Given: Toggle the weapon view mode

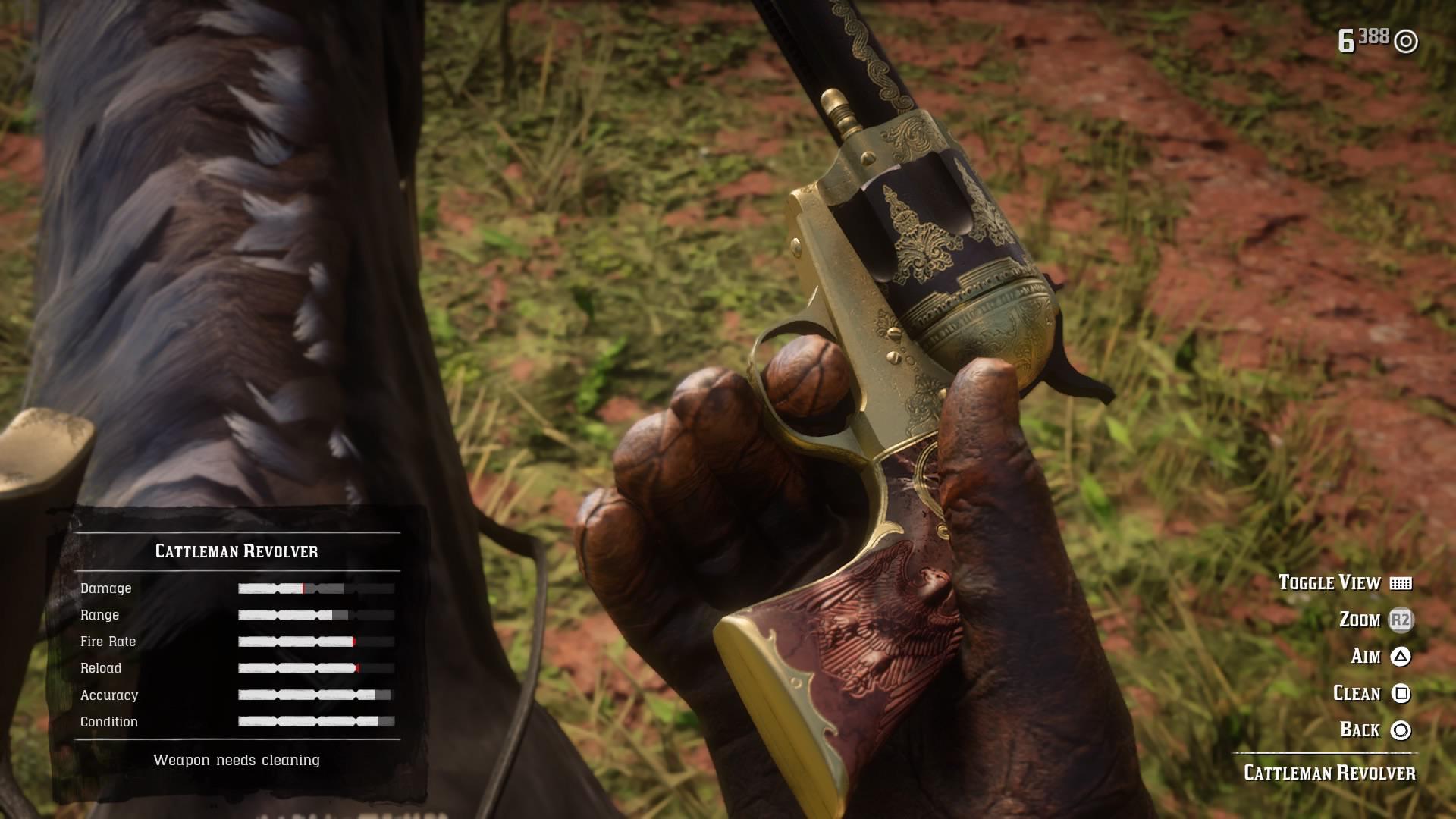Looking at the screenshot, I should point(1329,583).
